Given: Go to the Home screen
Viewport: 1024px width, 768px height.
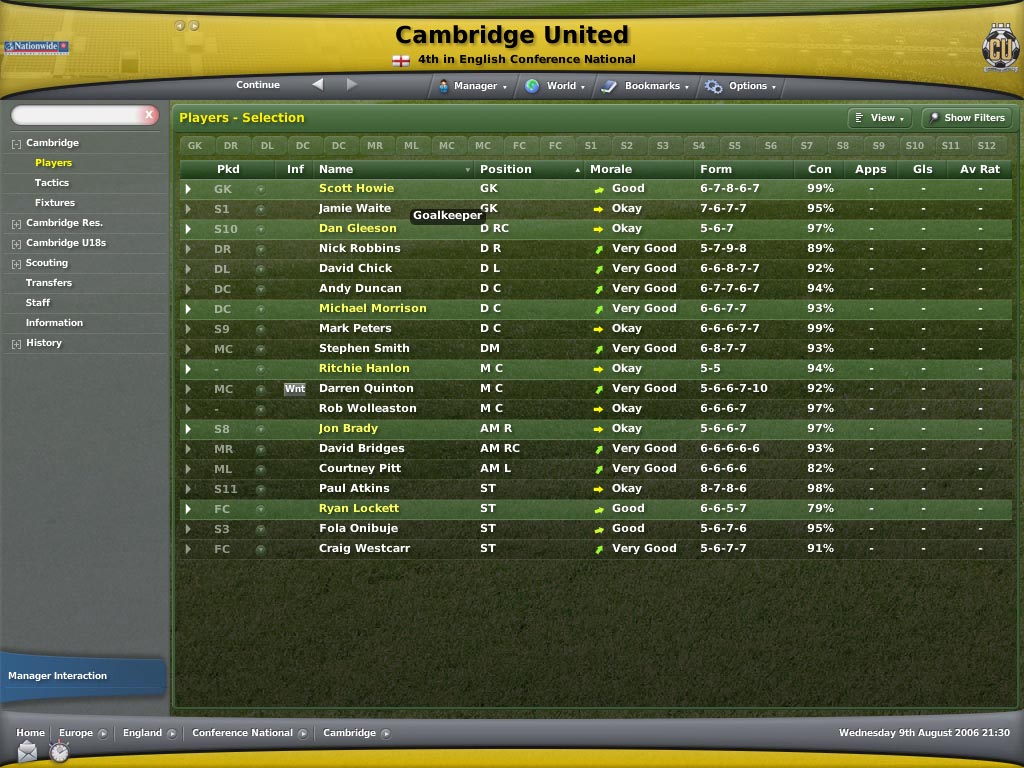Looking at the screenshot, I should [30, 733].
